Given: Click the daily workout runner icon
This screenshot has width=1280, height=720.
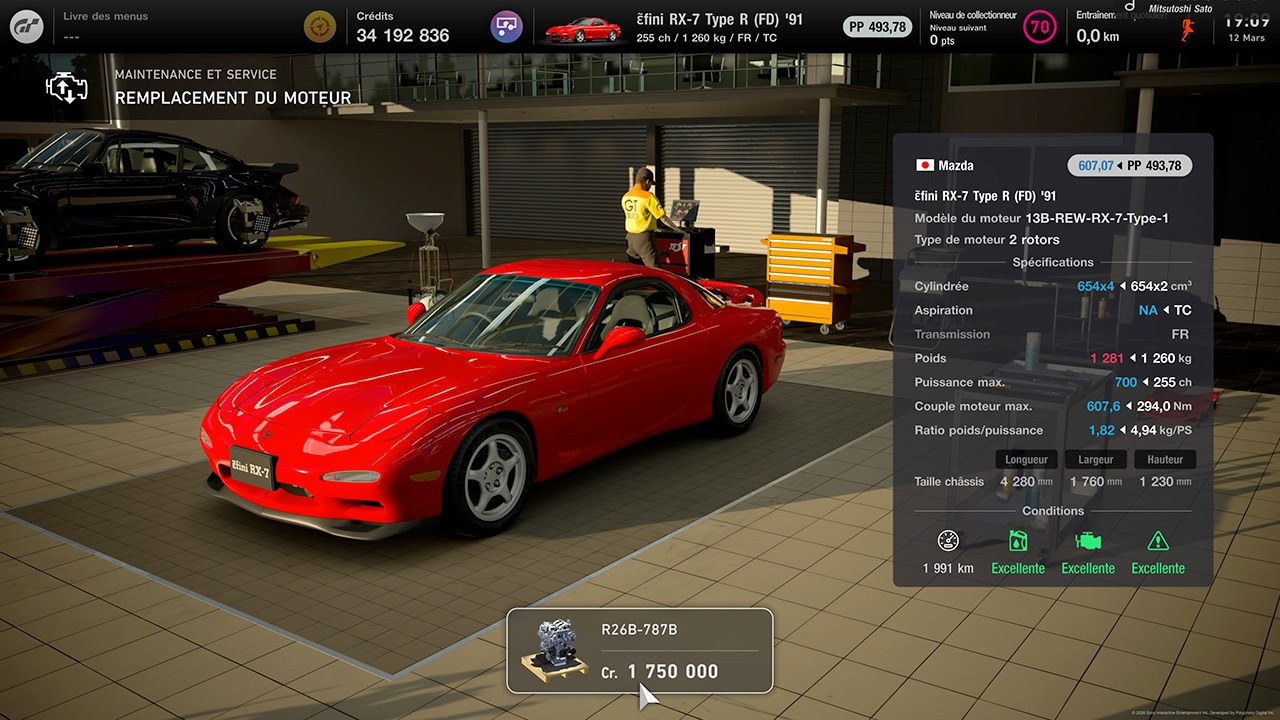Looking at the screenshot, I should pos(1188,26).
